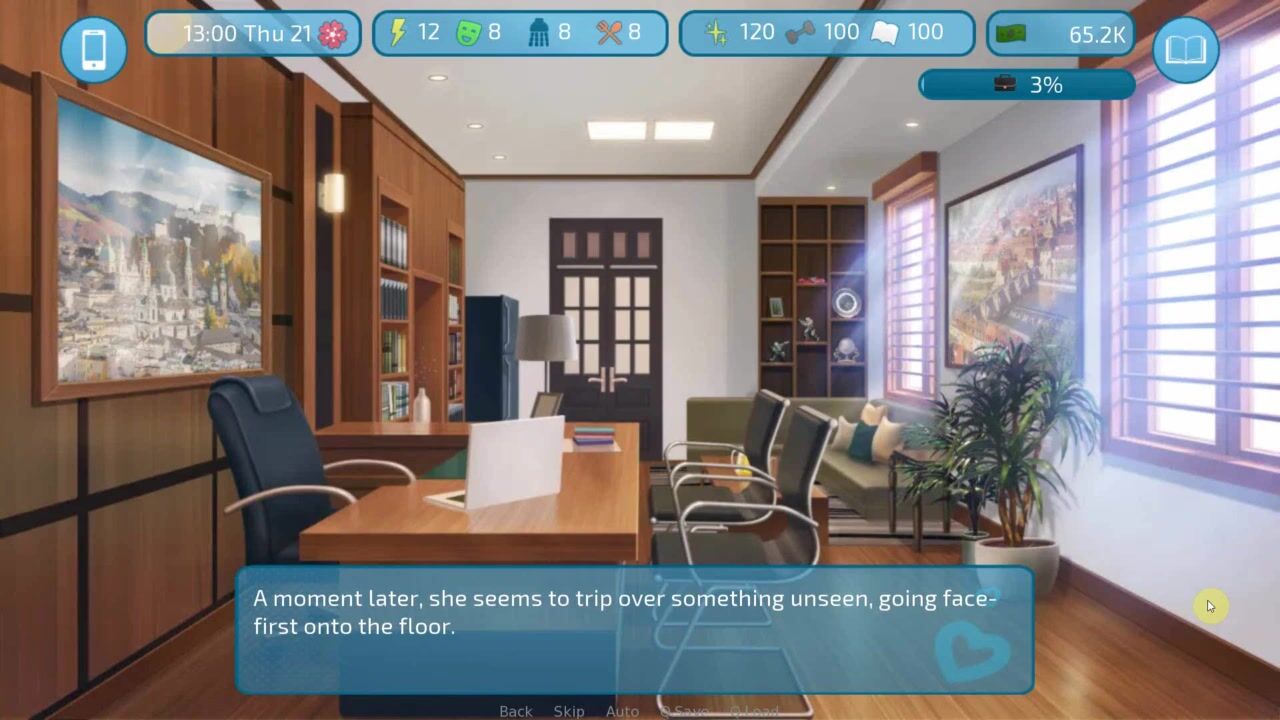Select the cash balance panel
This screenshot has width=1280, height=720.
[1060, 34]
